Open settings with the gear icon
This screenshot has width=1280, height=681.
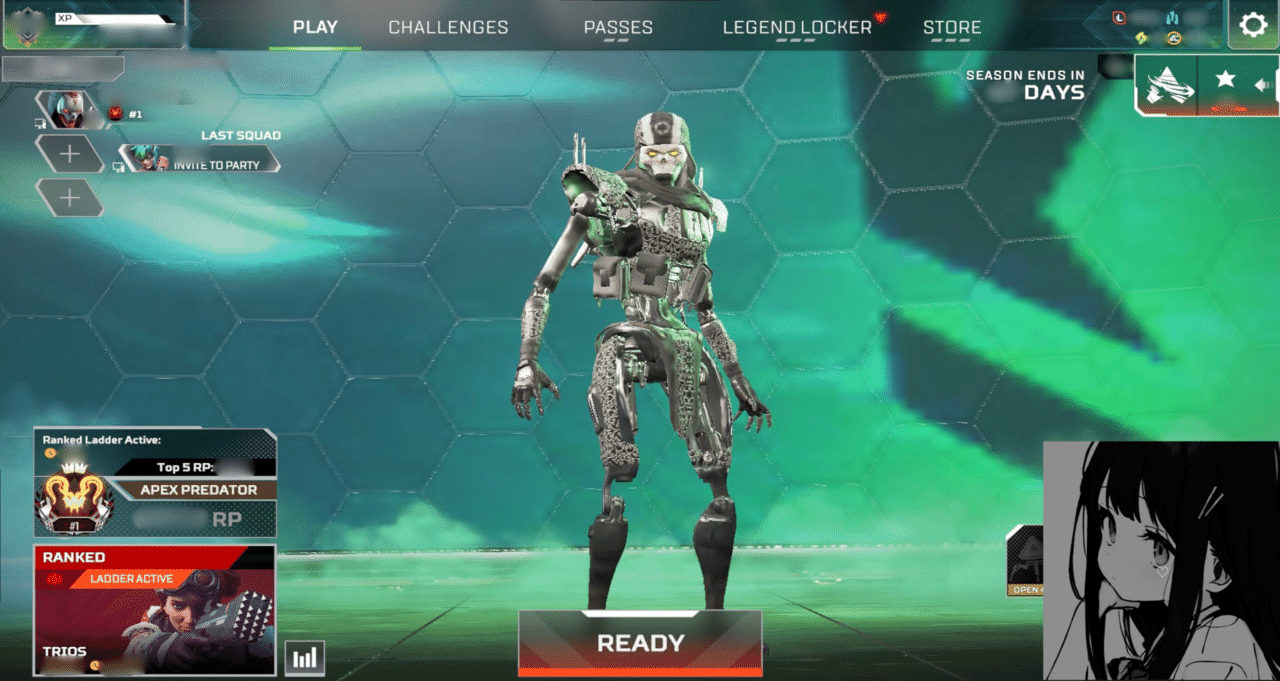point(1253,25)
